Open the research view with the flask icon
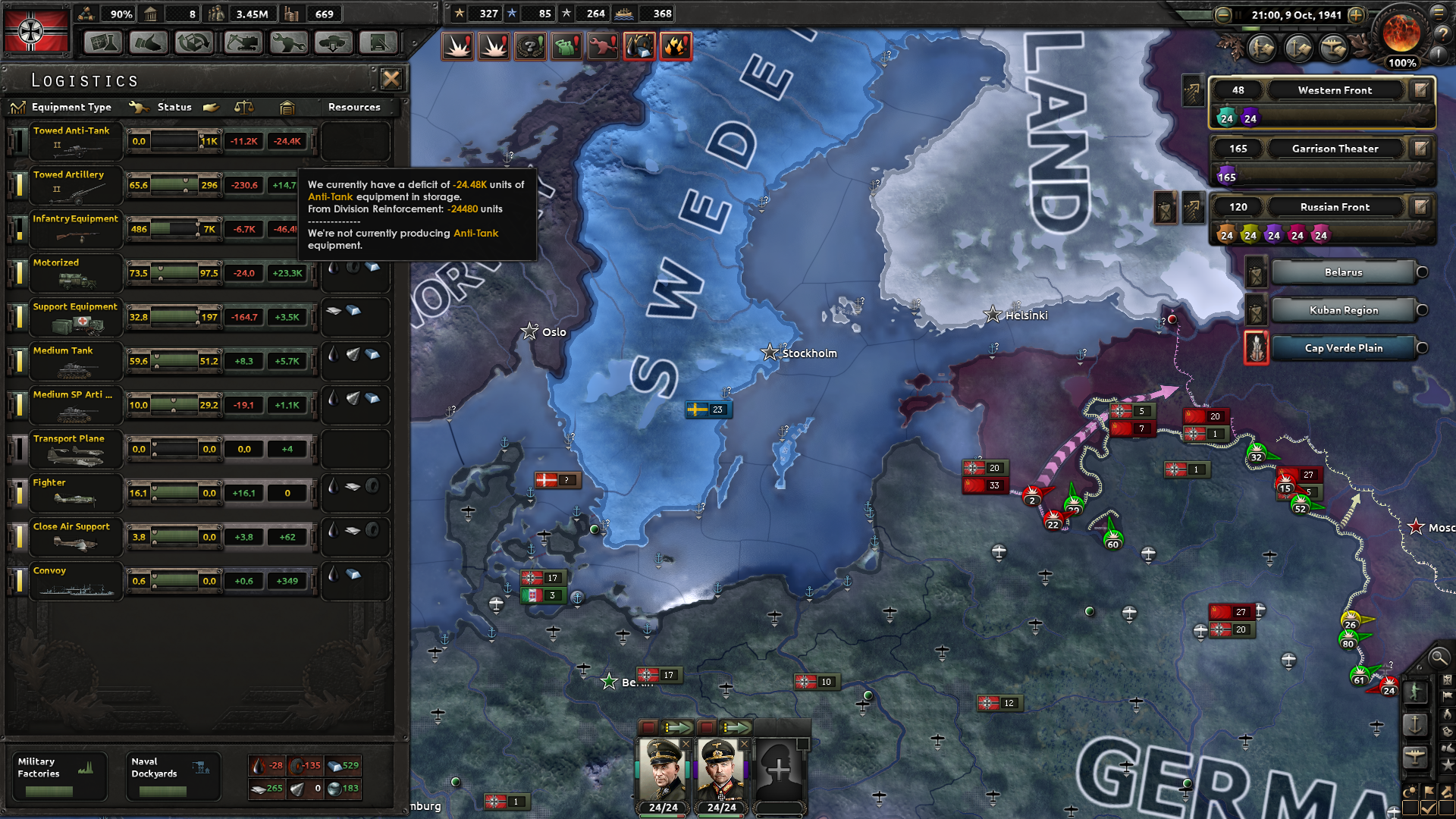The image size is (1456, 819). point(103,43)
